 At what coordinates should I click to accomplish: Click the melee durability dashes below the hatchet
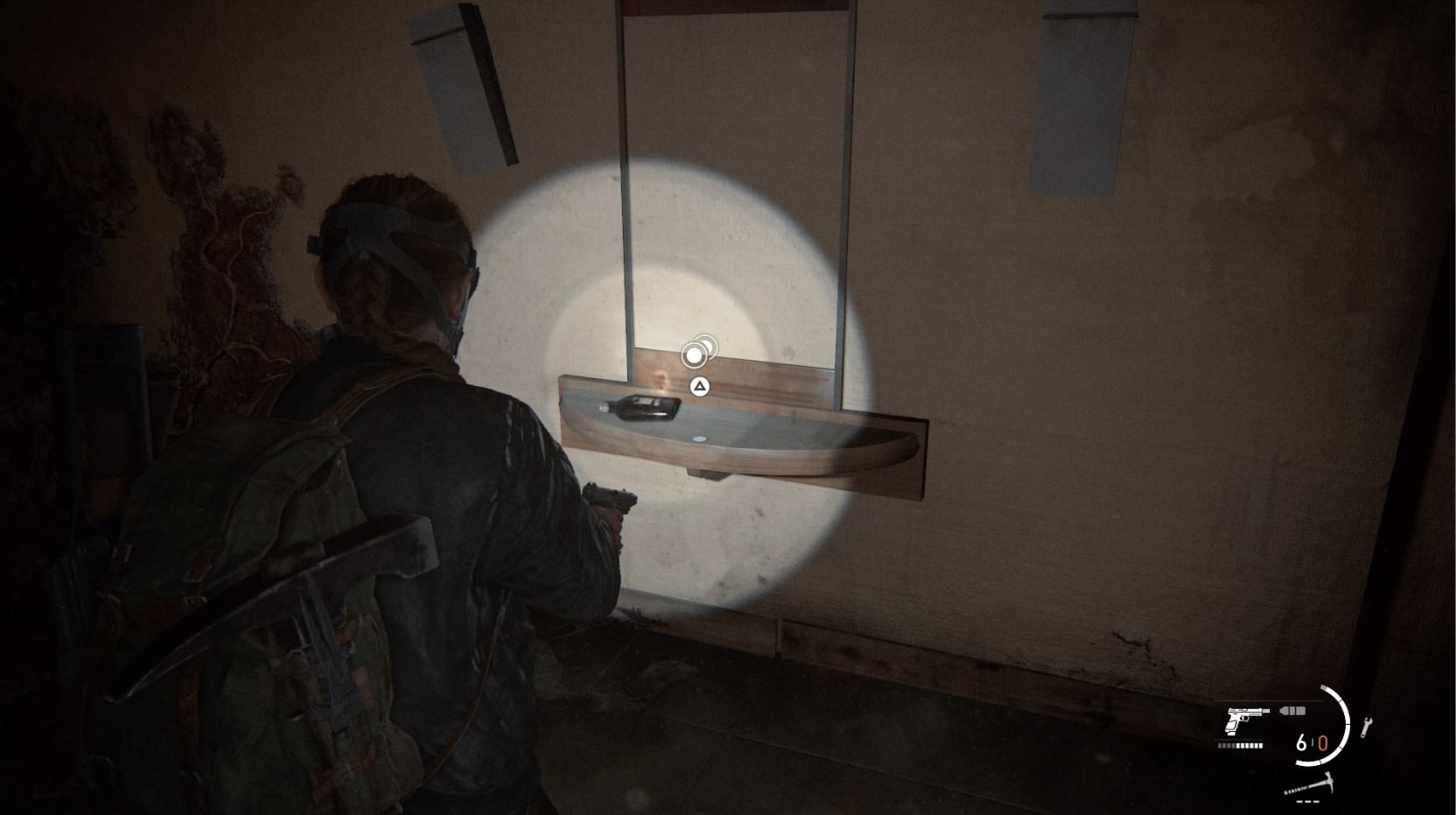point(1307,802)
